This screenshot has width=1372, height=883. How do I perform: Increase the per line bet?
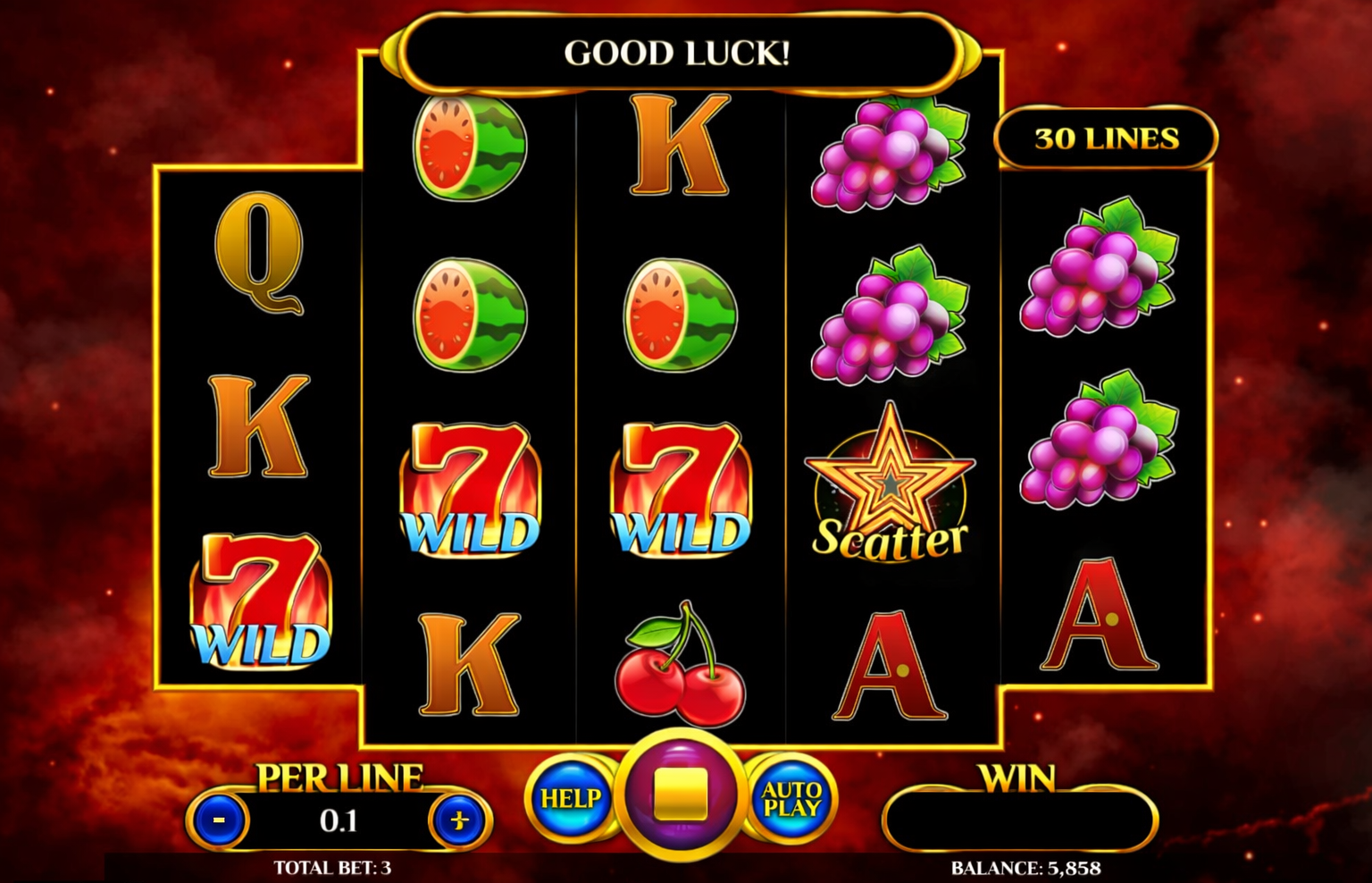(460, 820)
